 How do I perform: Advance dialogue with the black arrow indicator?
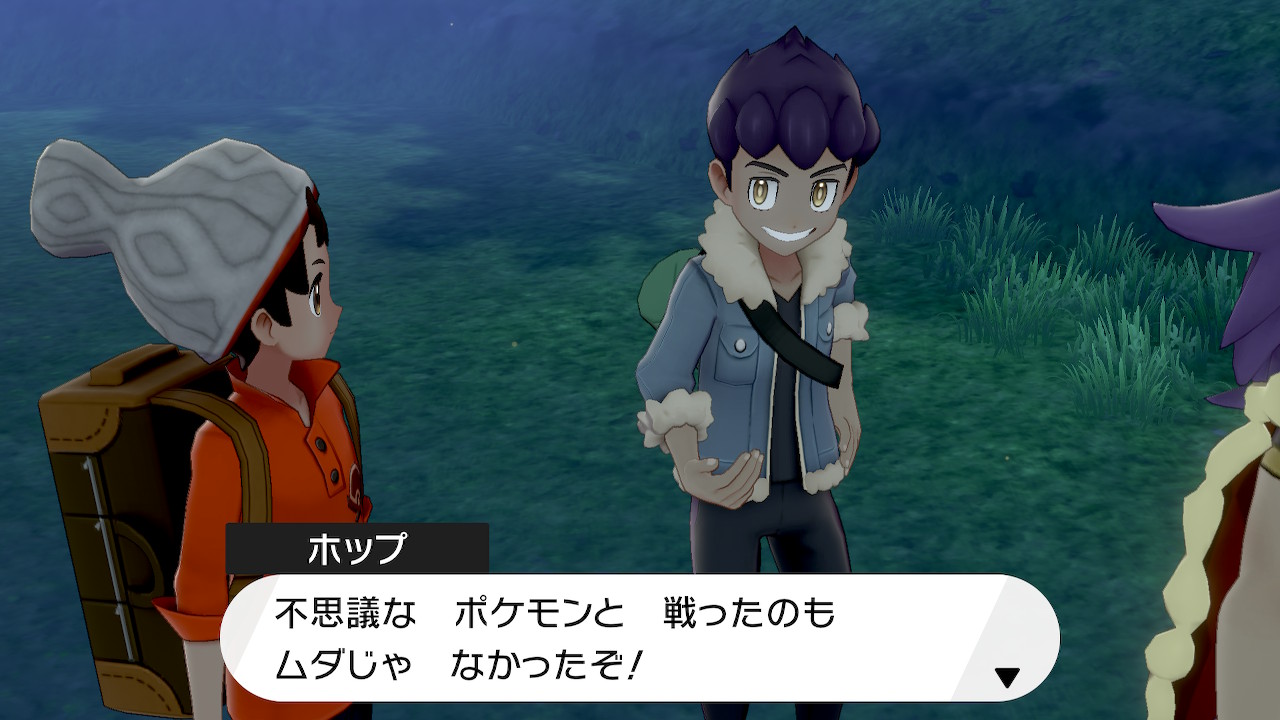pyautogui.click(x=1007, y=677)
